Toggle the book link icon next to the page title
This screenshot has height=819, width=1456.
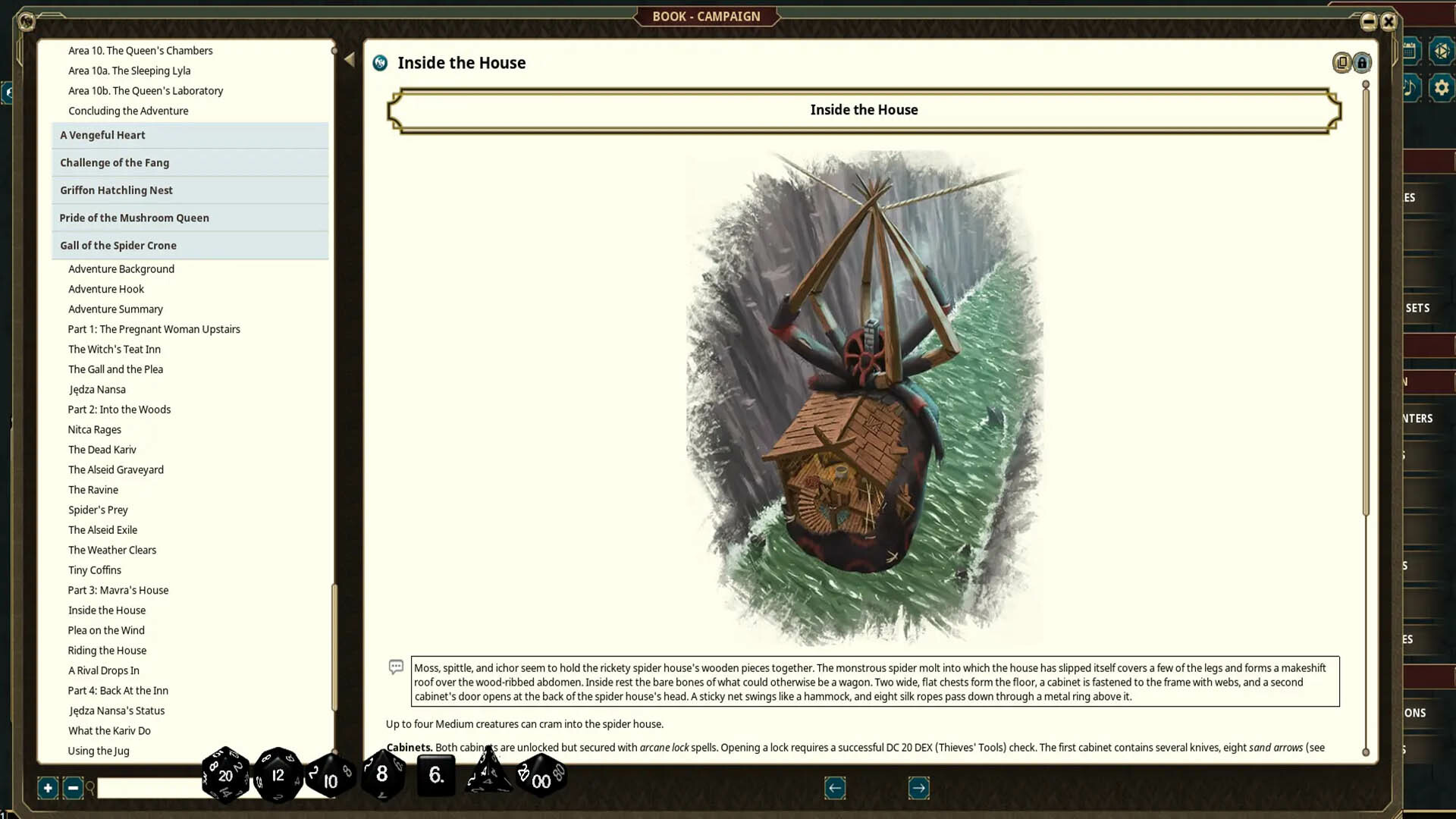click(x=378, y=63)
